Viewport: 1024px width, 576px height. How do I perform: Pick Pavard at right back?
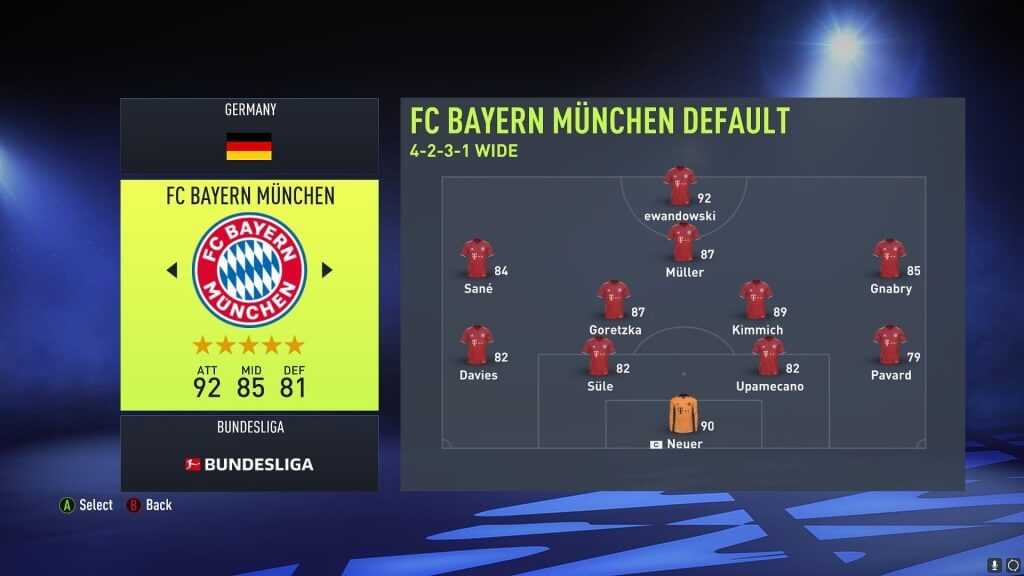click(889, 345)
